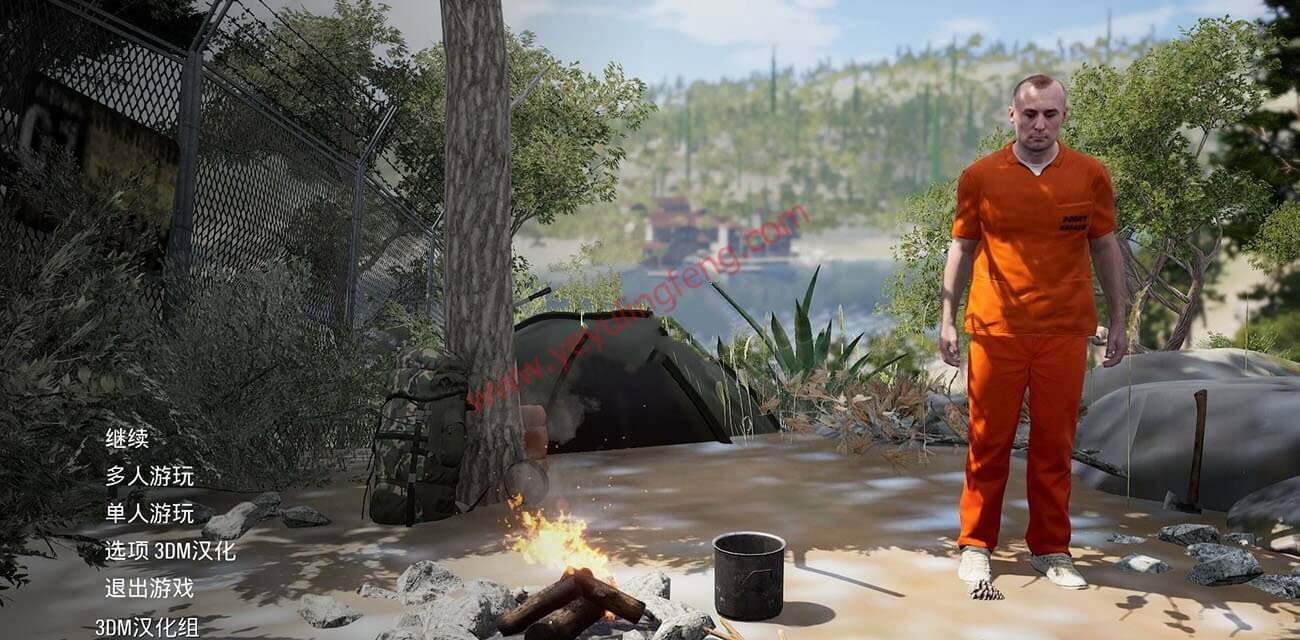Open the 多人游玩 multiplayer option

coord(149,476)
